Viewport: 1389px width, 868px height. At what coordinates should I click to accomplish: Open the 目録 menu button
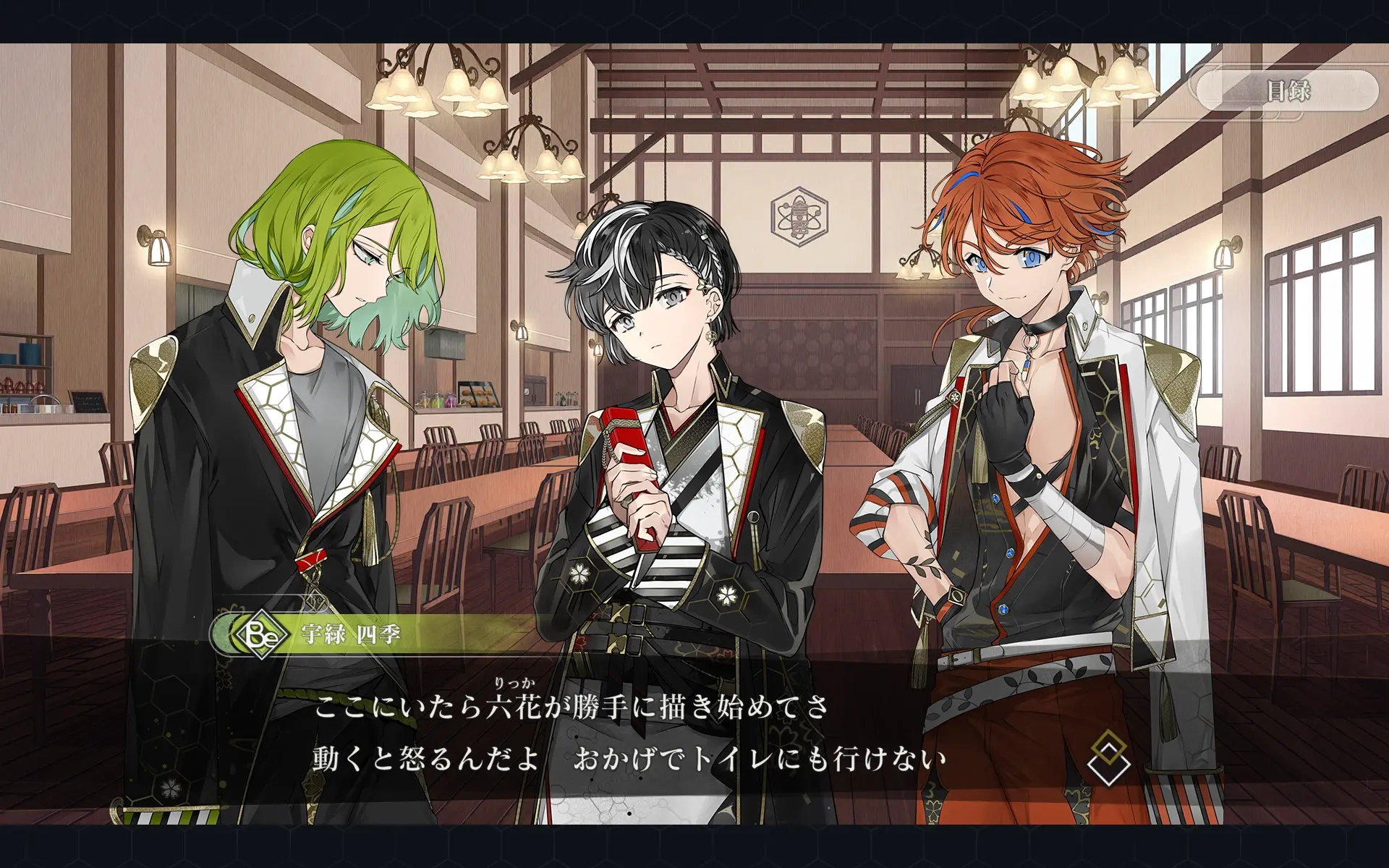click(1287, 91)
